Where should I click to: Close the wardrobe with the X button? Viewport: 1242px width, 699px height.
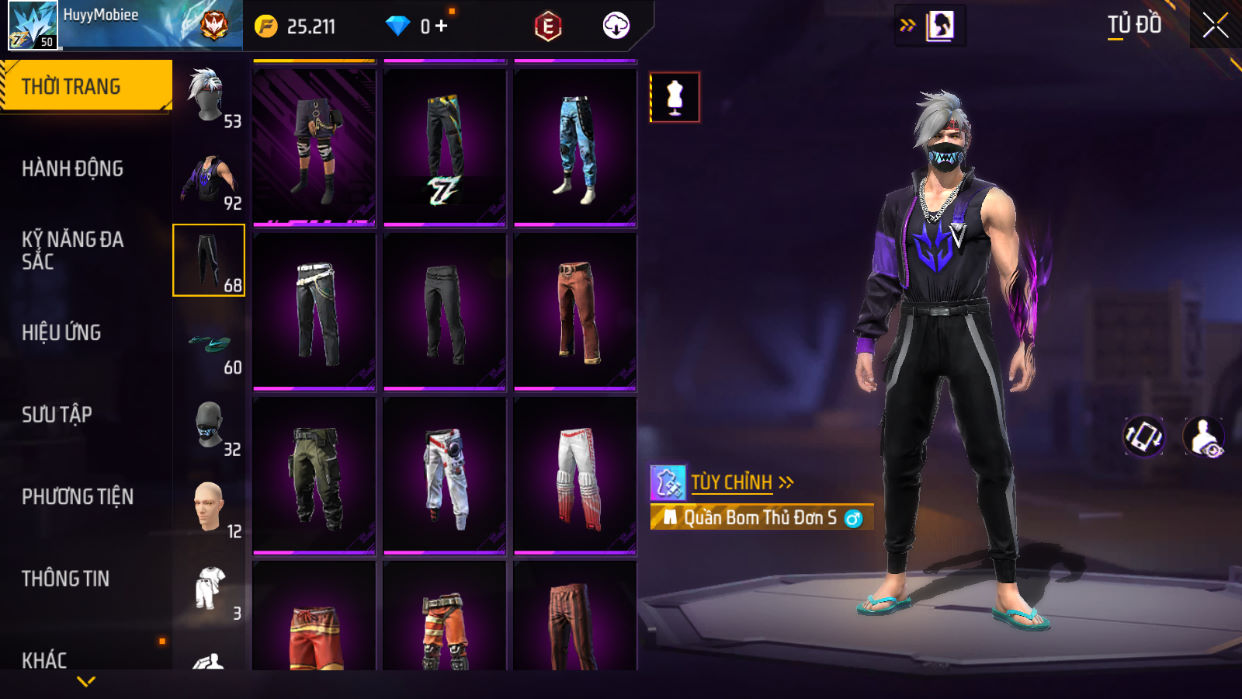click(1215, 25)
